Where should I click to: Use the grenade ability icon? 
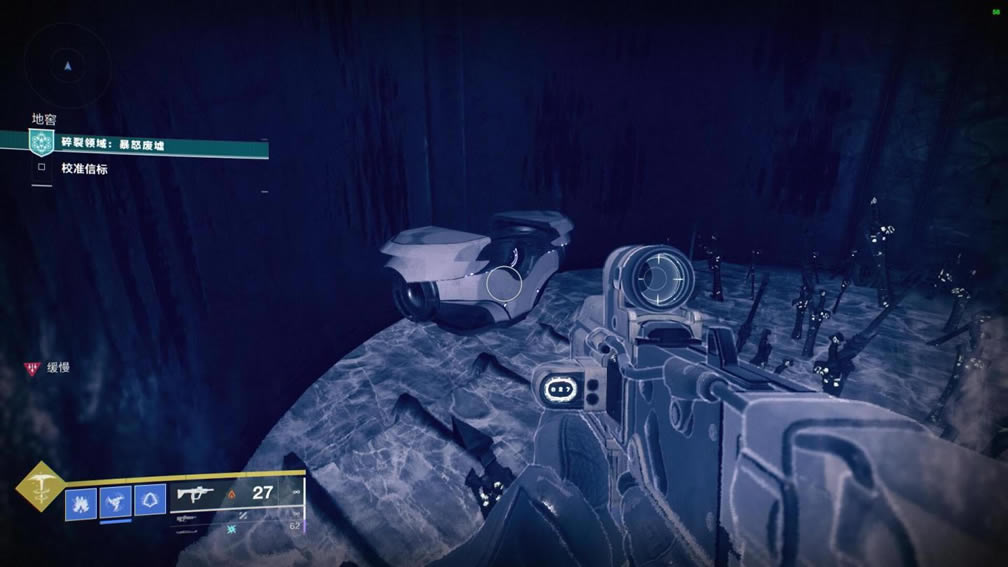[81, 500]
